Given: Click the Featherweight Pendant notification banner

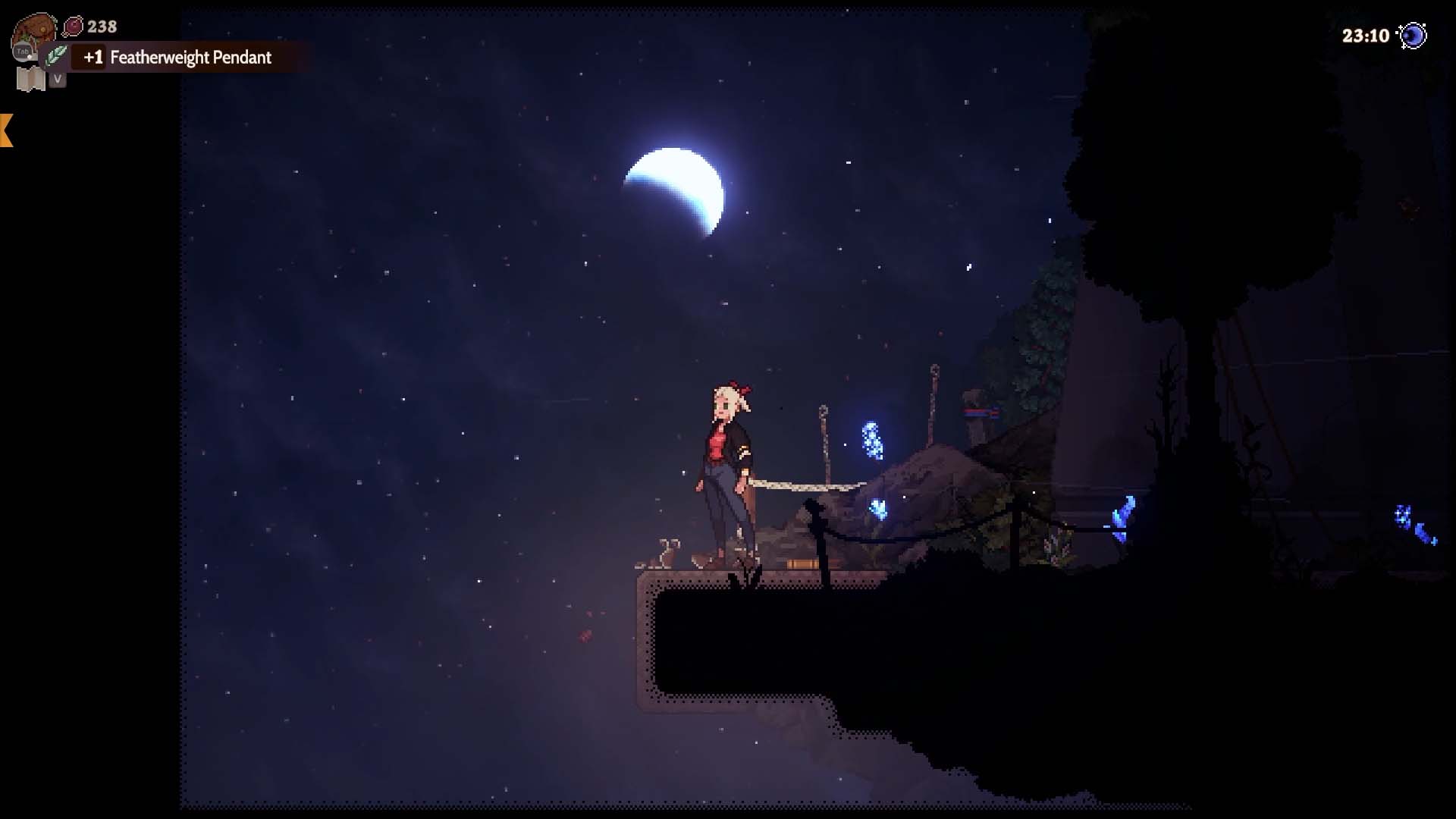Looking at the screenshot, I should coord(191,58).
